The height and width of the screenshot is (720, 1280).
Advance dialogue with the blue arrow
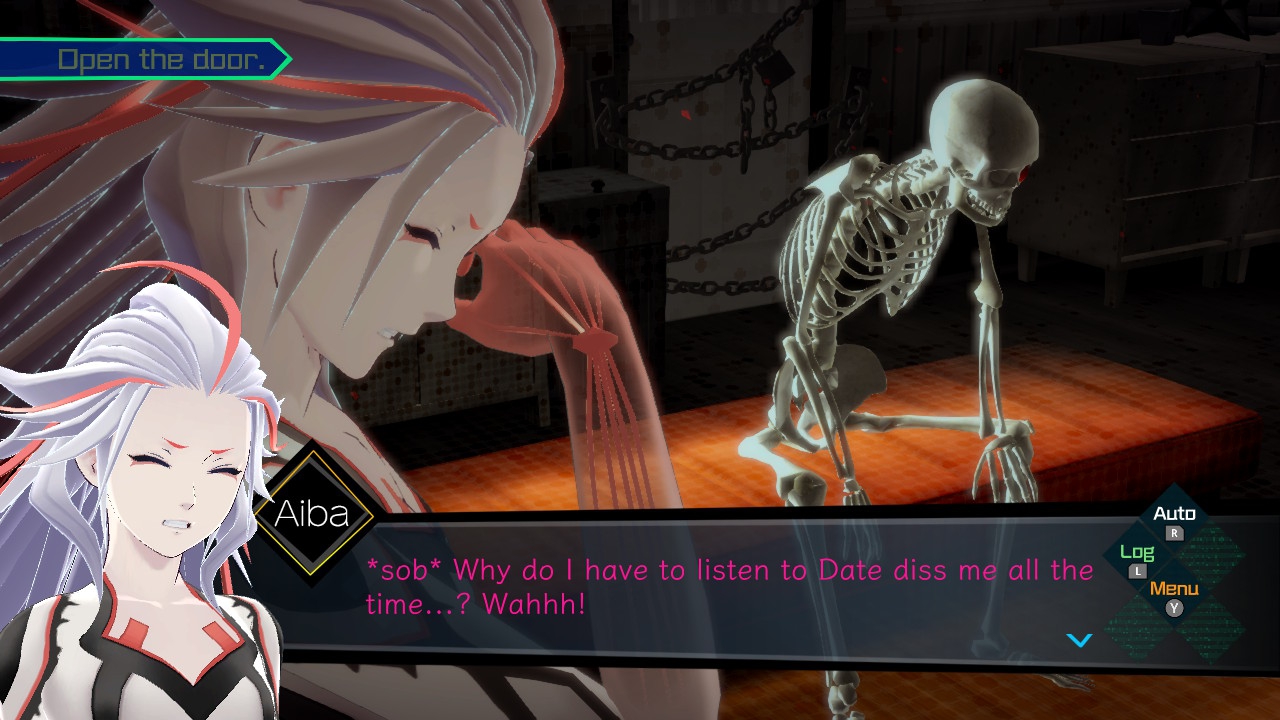pyautogui.click(x=1079, y=640)
